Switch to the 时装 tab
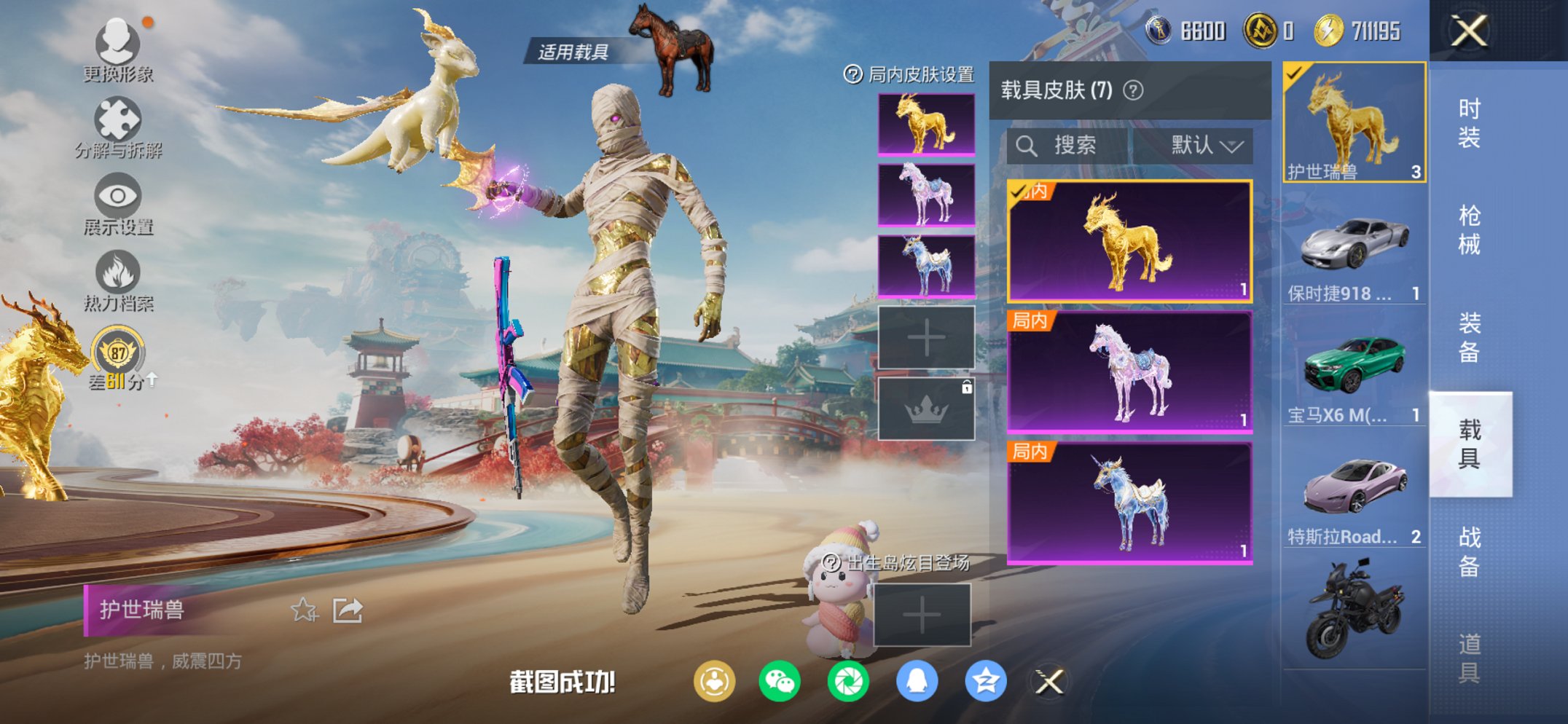 click(1470, 125)
